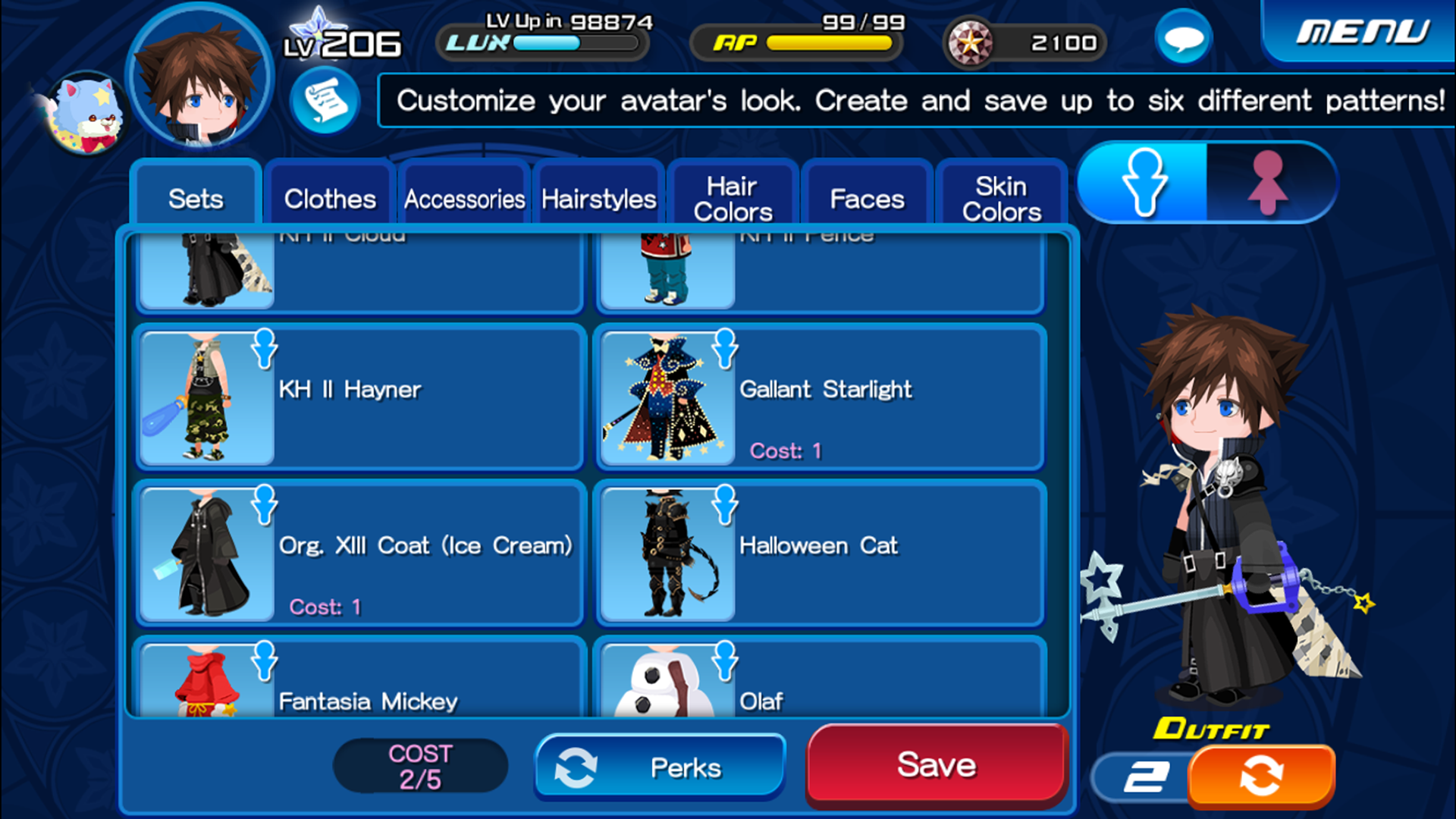Click the scroll note icon beside the avatar portrait
This screenshot has height=819, width=1456.
(325, 101)
